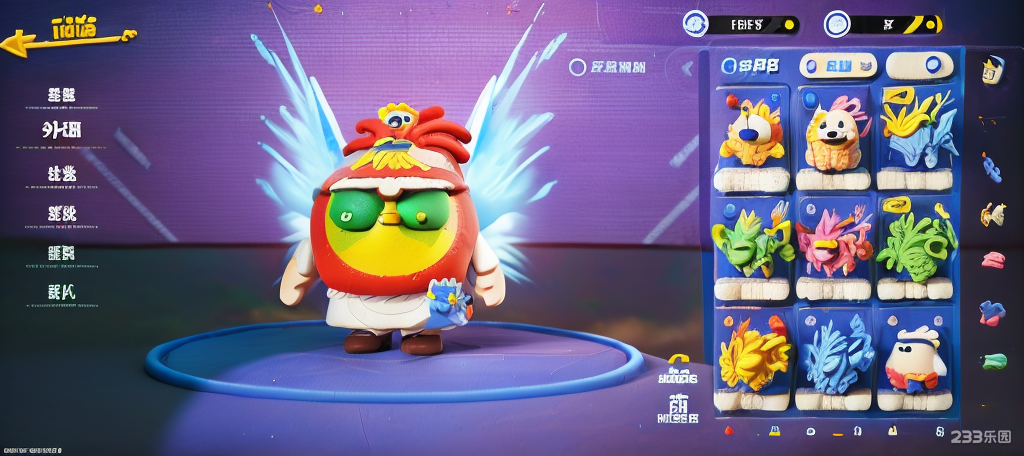Select the green leafy plant tile
Screen dimensions: 1024x456
coord(916,246)
